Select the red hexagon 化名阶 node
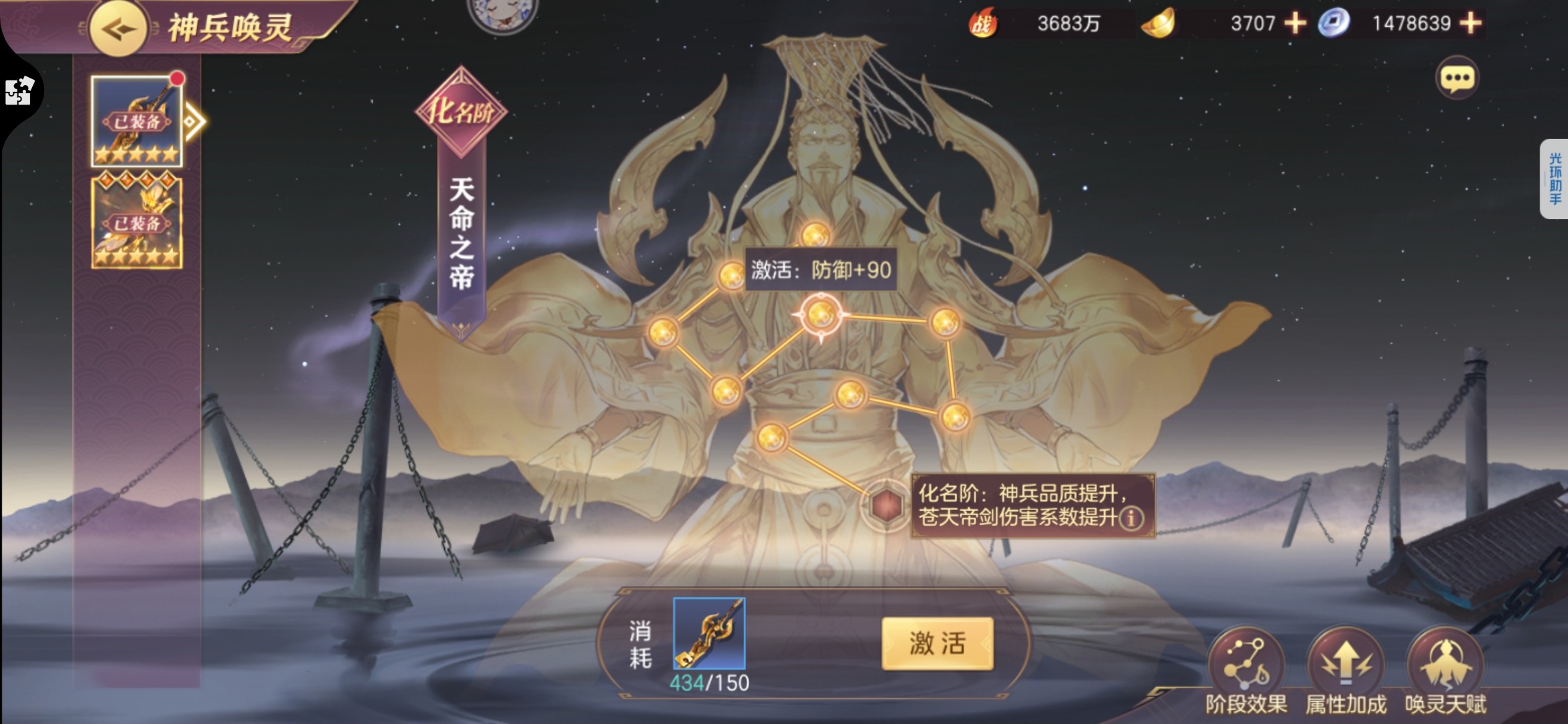 886,504
